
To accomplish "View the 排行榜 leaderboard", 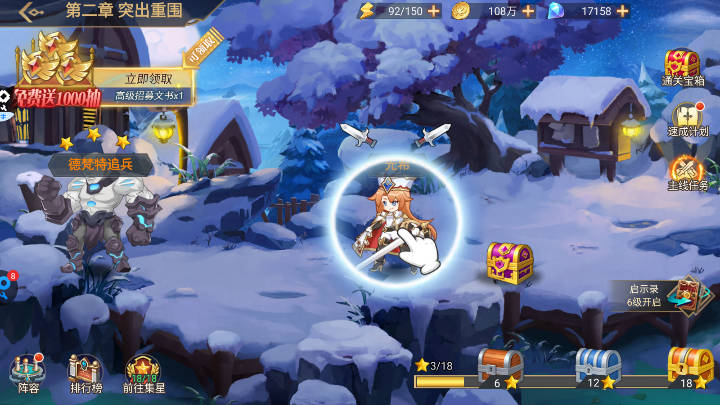I will (x=86, y=373).
